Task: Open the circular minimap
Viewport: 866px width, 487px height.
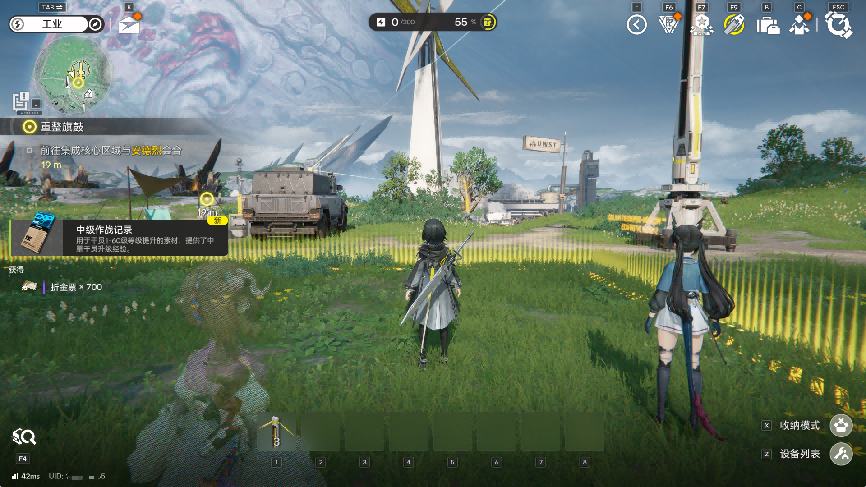Action: tap(71, 72)
